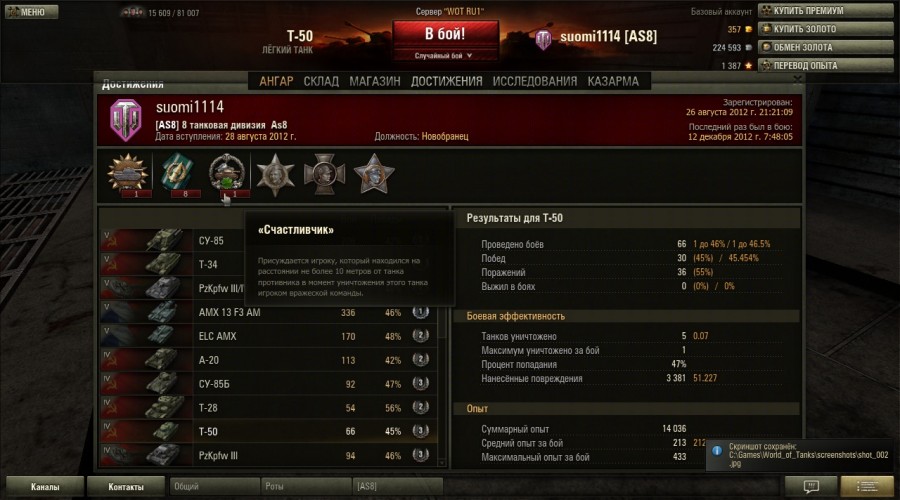Switch to the Общий chat tab
The image size is (900, 500).
[x=210, y=487]
